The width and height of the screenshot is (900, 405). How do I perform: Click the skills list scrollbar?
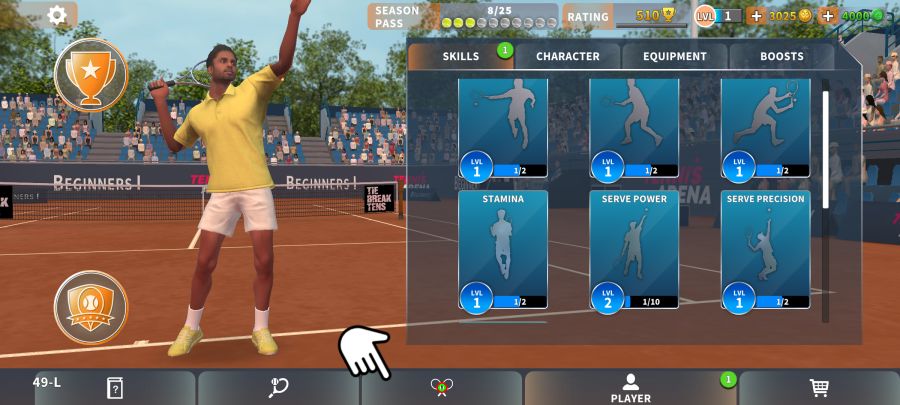tap(825, 150)
